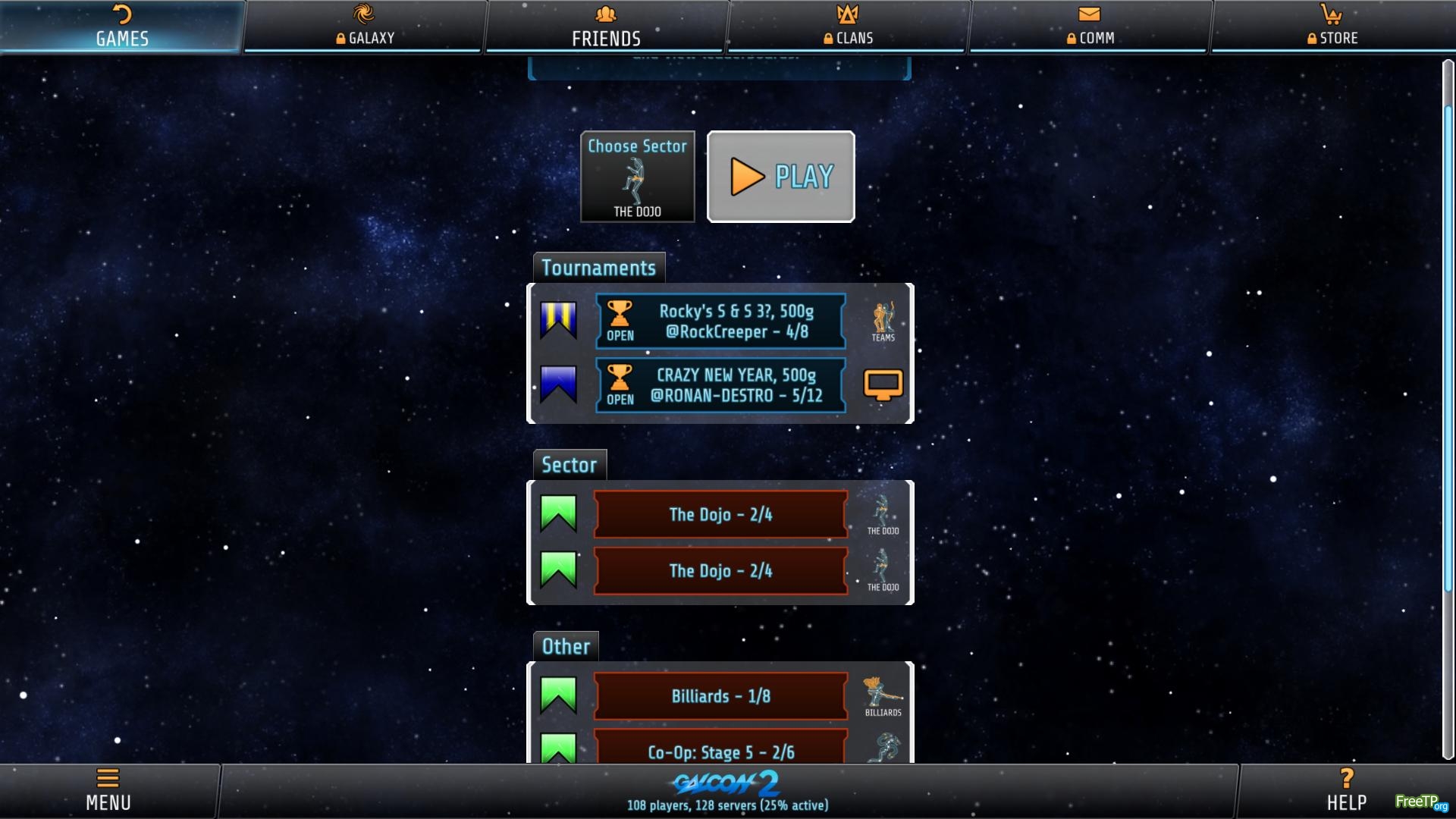Click the Billiards sector icon
1456x819 pixels.
pos(883,696)
